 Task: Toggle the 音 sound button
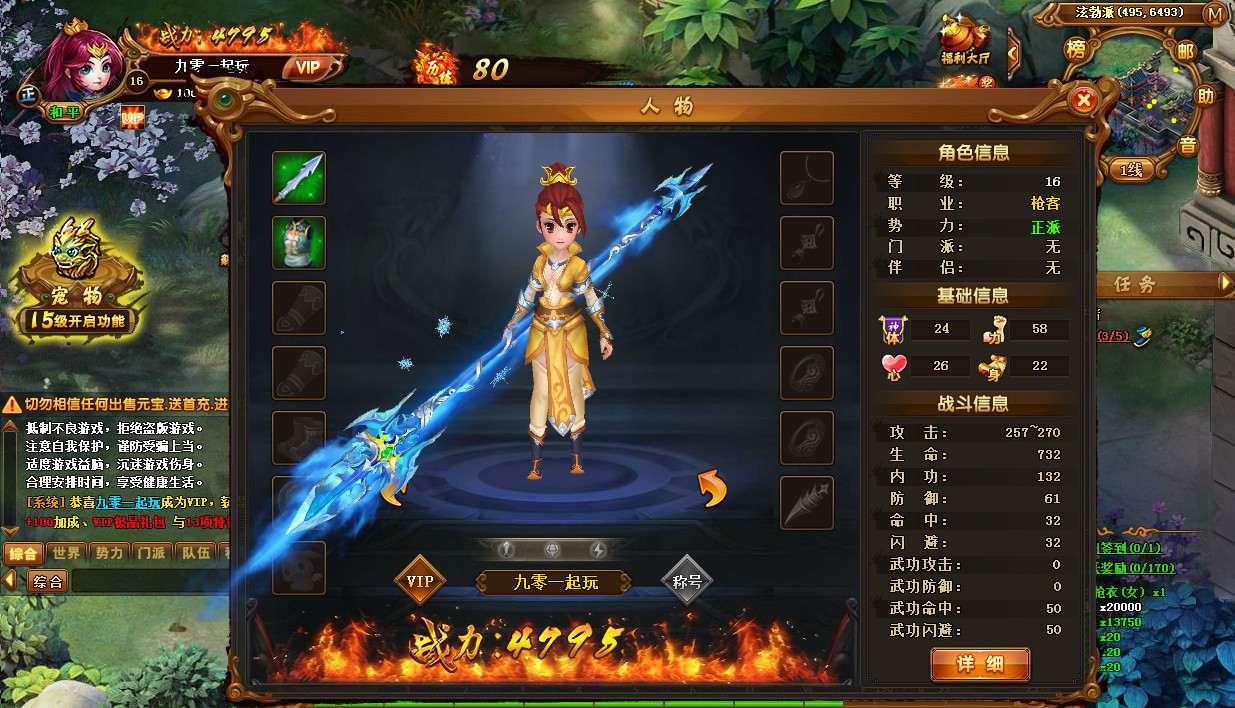pos(1187,145)
